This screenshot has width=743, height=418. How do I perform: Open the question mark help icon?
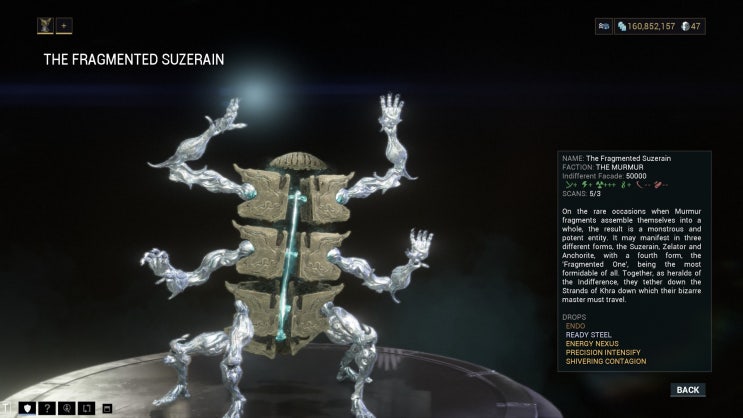[46, 408]
